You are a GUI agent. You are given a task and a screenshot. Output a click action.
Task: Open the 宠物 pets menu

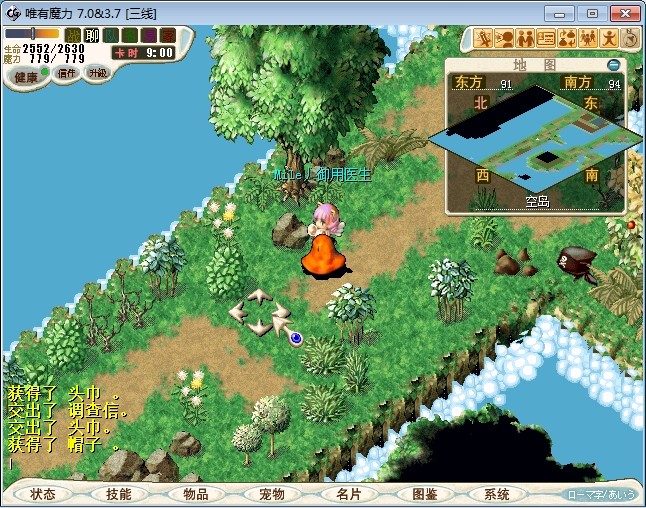tap(272, 494)
